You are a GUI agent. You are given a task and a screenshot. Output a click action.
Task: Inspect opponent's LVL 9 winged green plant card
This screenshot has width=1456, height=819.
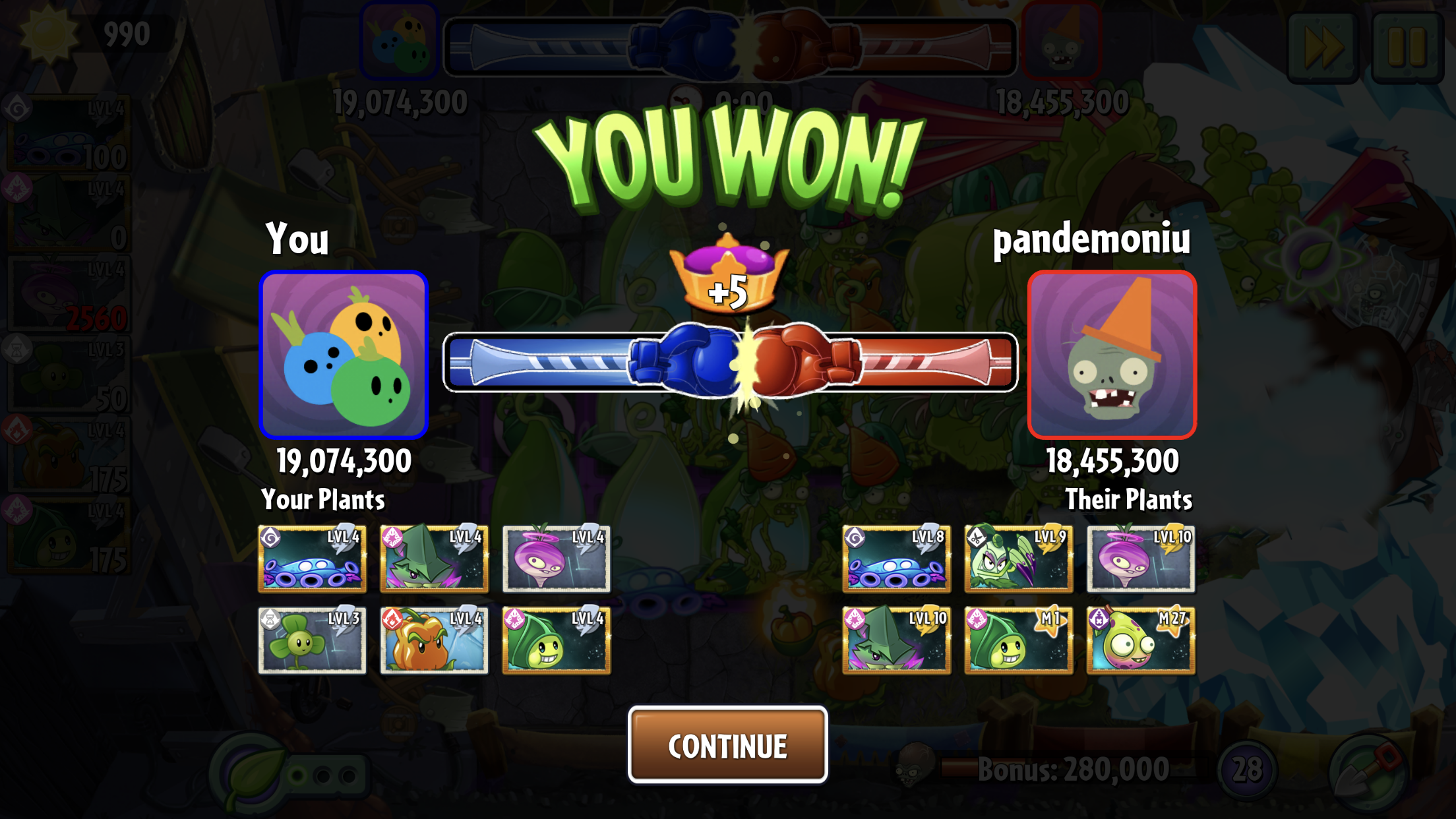tap(1018, 559)
